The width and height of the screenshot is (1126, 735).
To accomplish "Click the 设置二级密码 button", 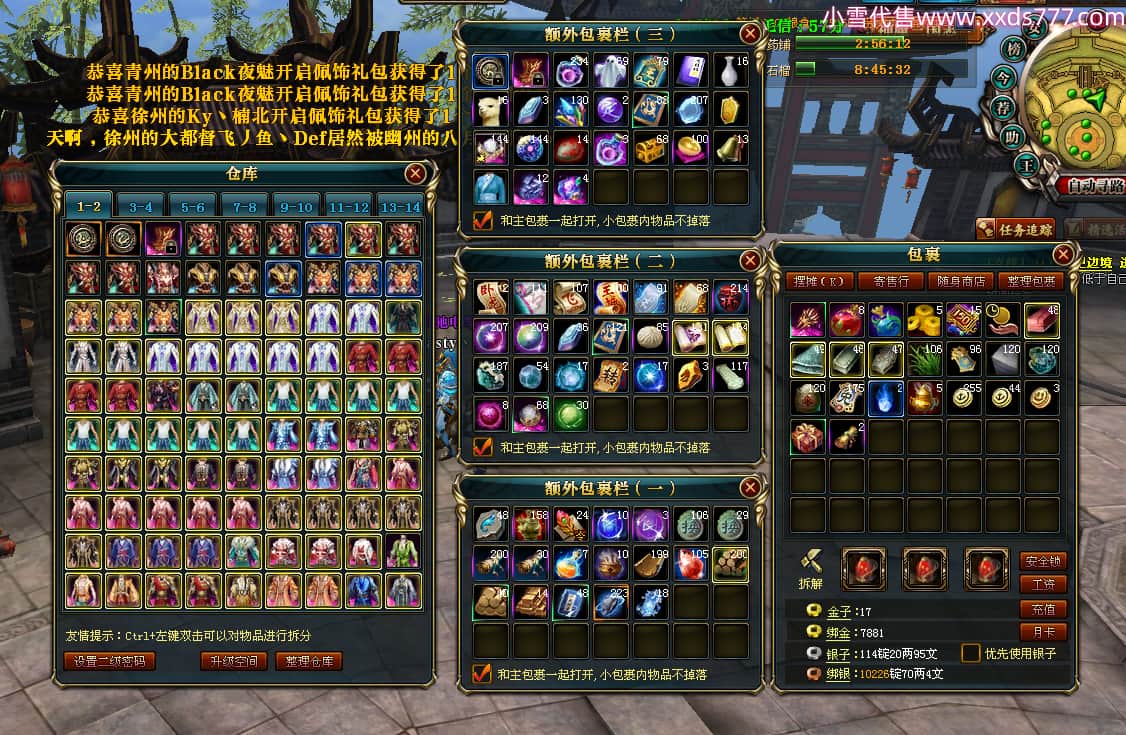I will [x=110, y=661].
